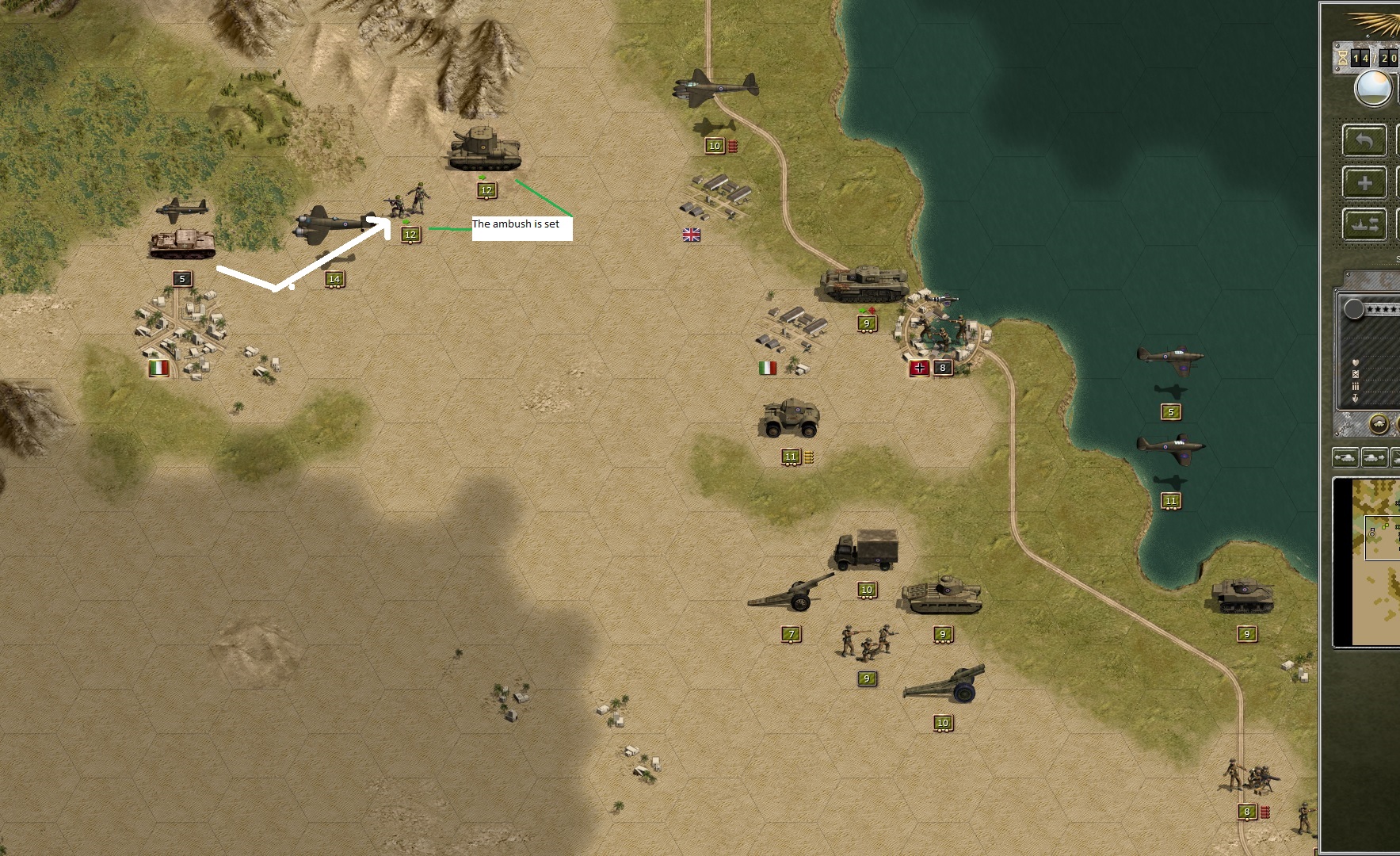Viewport: 1400px width, 856px height.
Task: Click the round tank class medallion
Action: pyautogui.click(x=1379, y=423)
